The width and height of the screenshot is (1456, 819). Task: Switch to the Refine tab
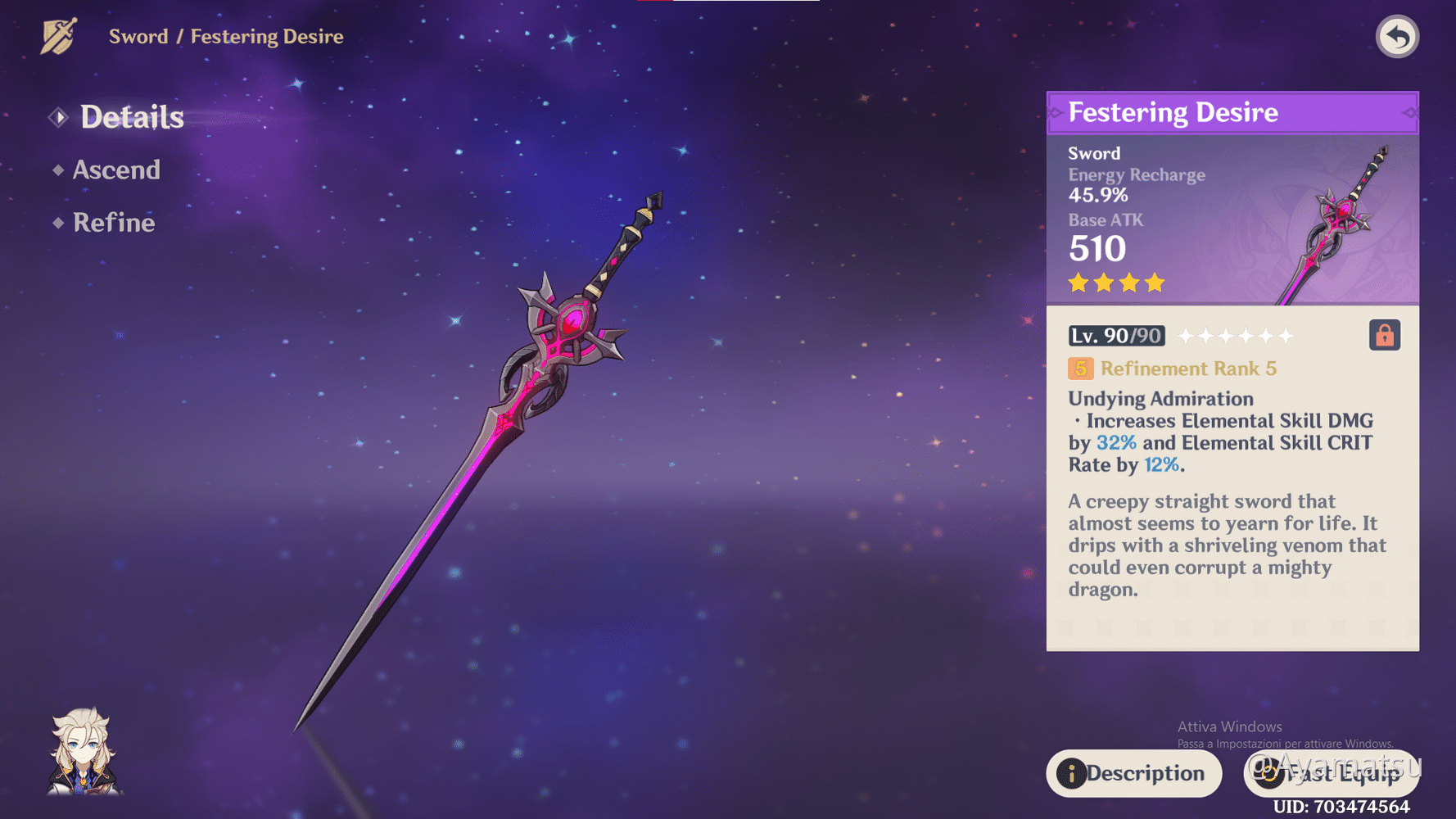[x=113, y=223]
